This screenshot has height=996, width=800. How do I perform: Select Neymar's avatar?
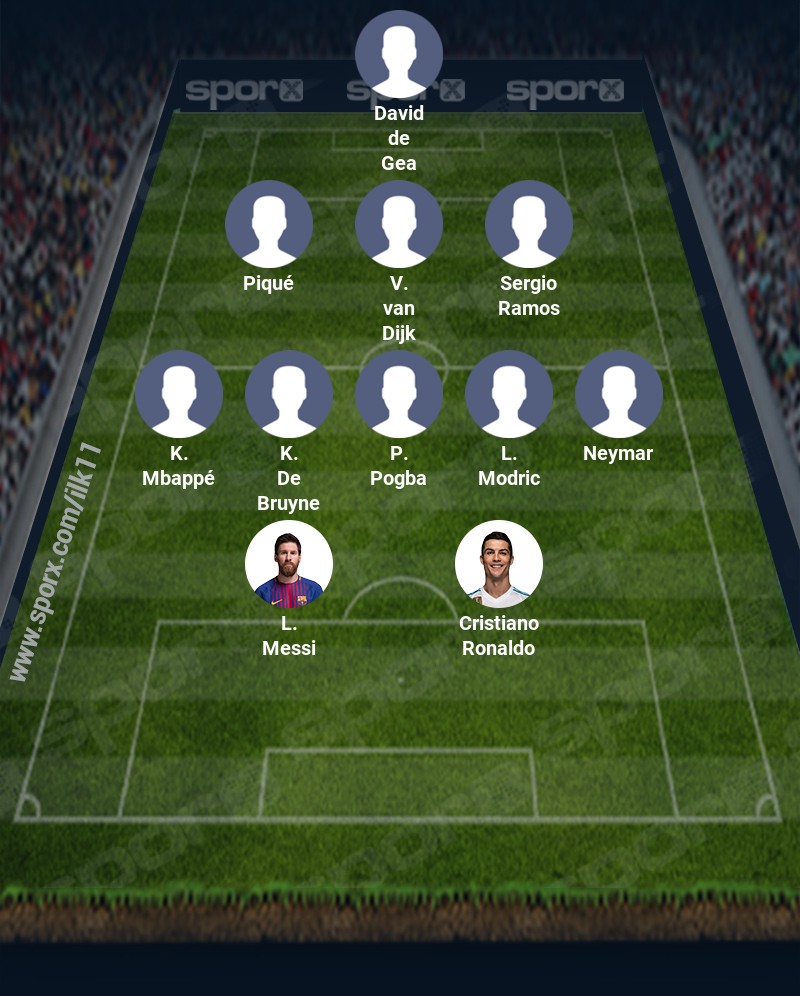619,394
